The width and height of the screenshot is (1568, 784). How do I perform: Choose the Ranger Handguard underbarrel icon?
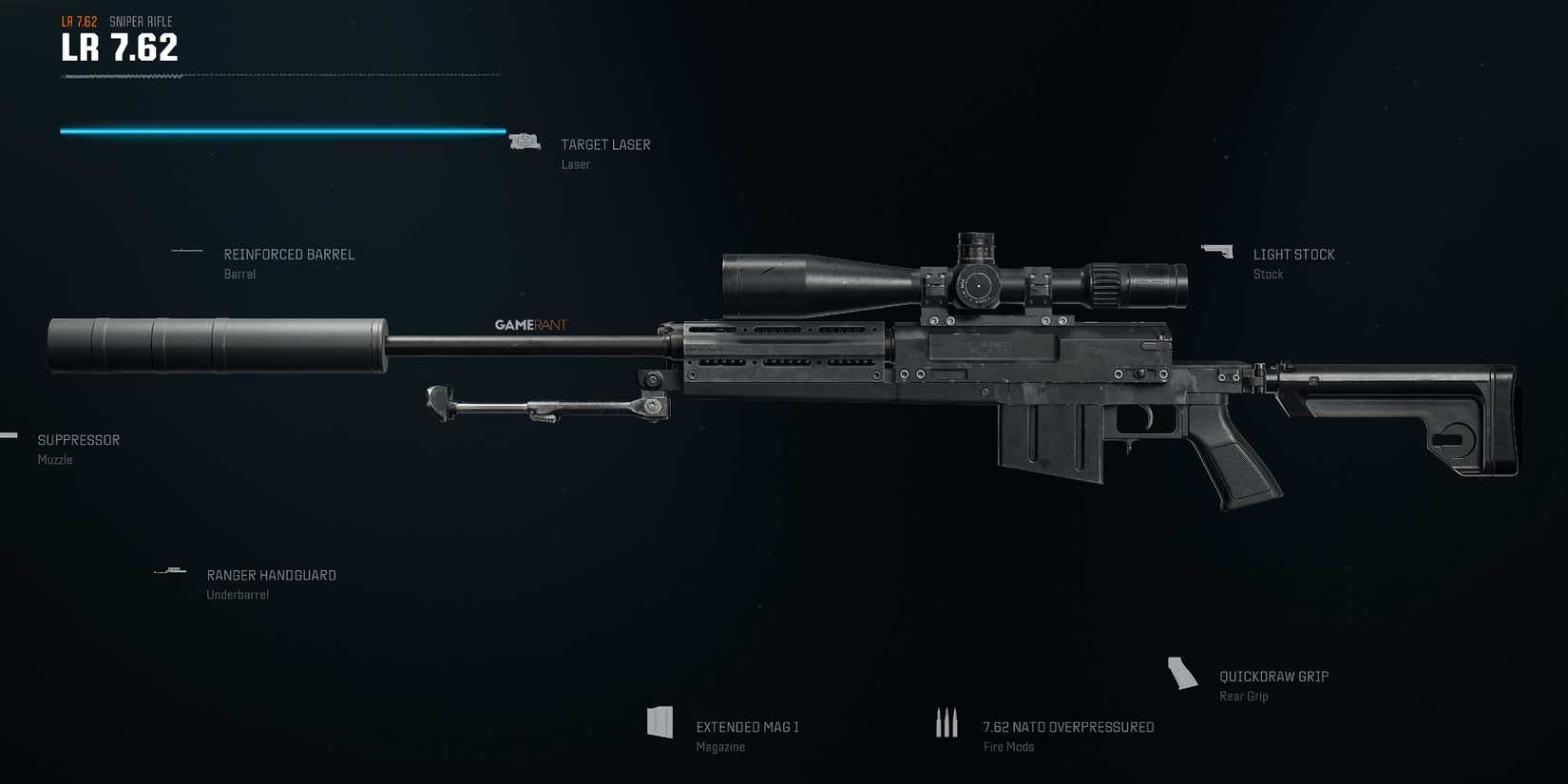pyautogui.click(x=171, y=570)
